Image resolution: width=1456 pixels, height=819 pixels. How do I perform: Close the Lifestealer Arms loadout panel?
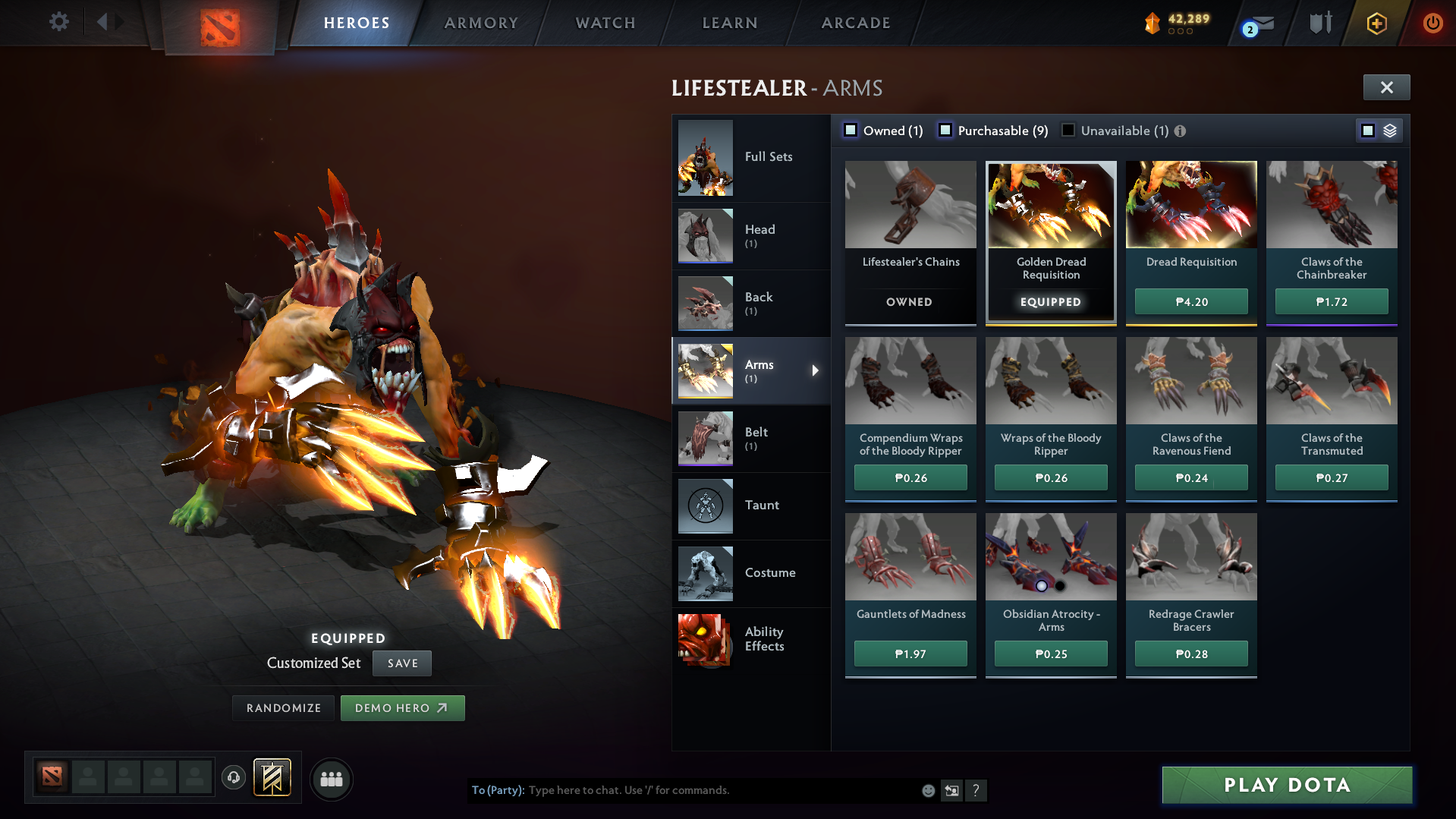[x=1386, y=87]
